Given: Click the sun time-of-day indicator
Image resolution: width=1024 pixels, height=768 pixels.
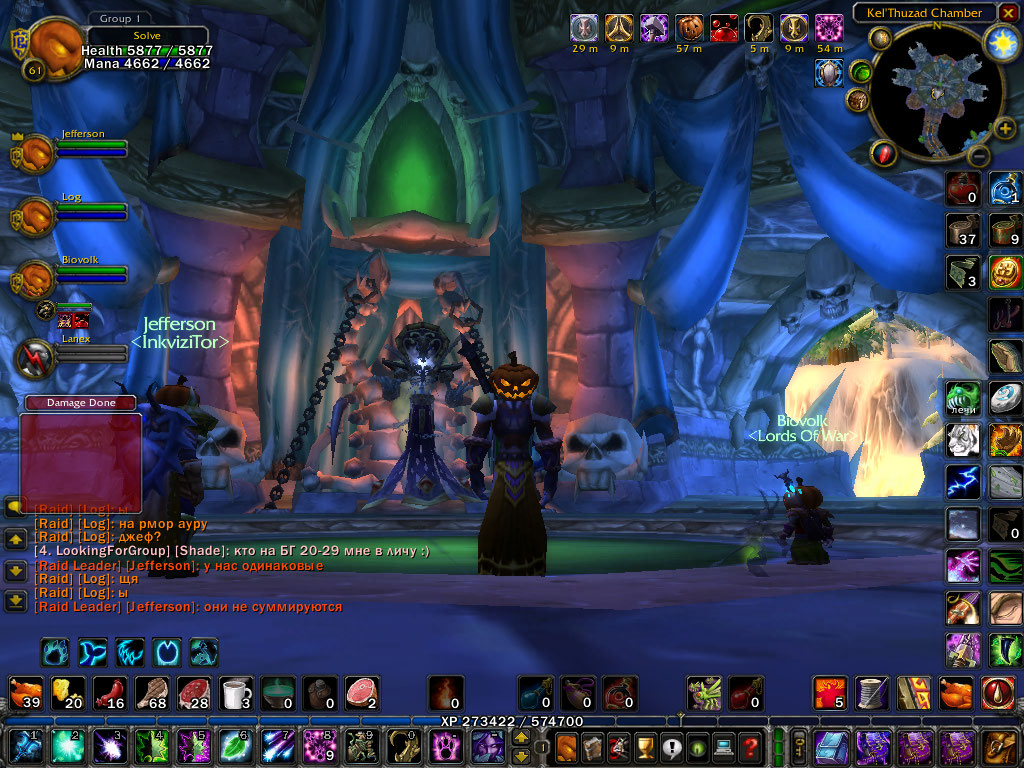Looking at the screenshot, I should pos(1001,42).
